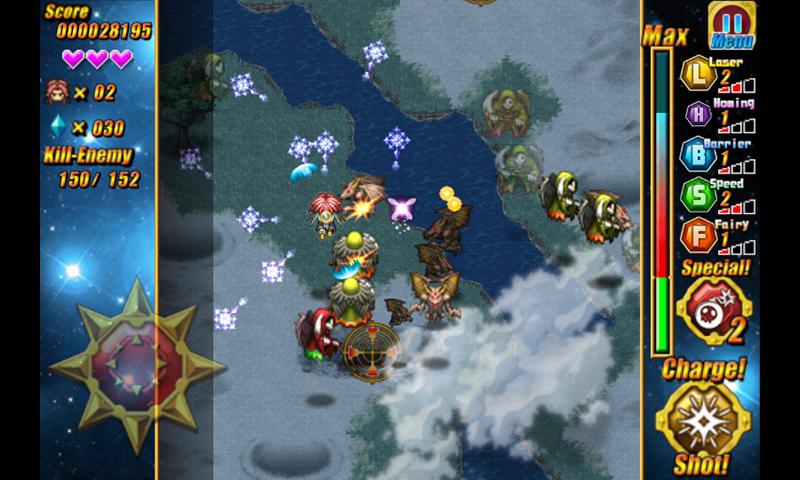This screenshot has width=800, height=480.
Task: Open the pause Menu
Action: 732,25
